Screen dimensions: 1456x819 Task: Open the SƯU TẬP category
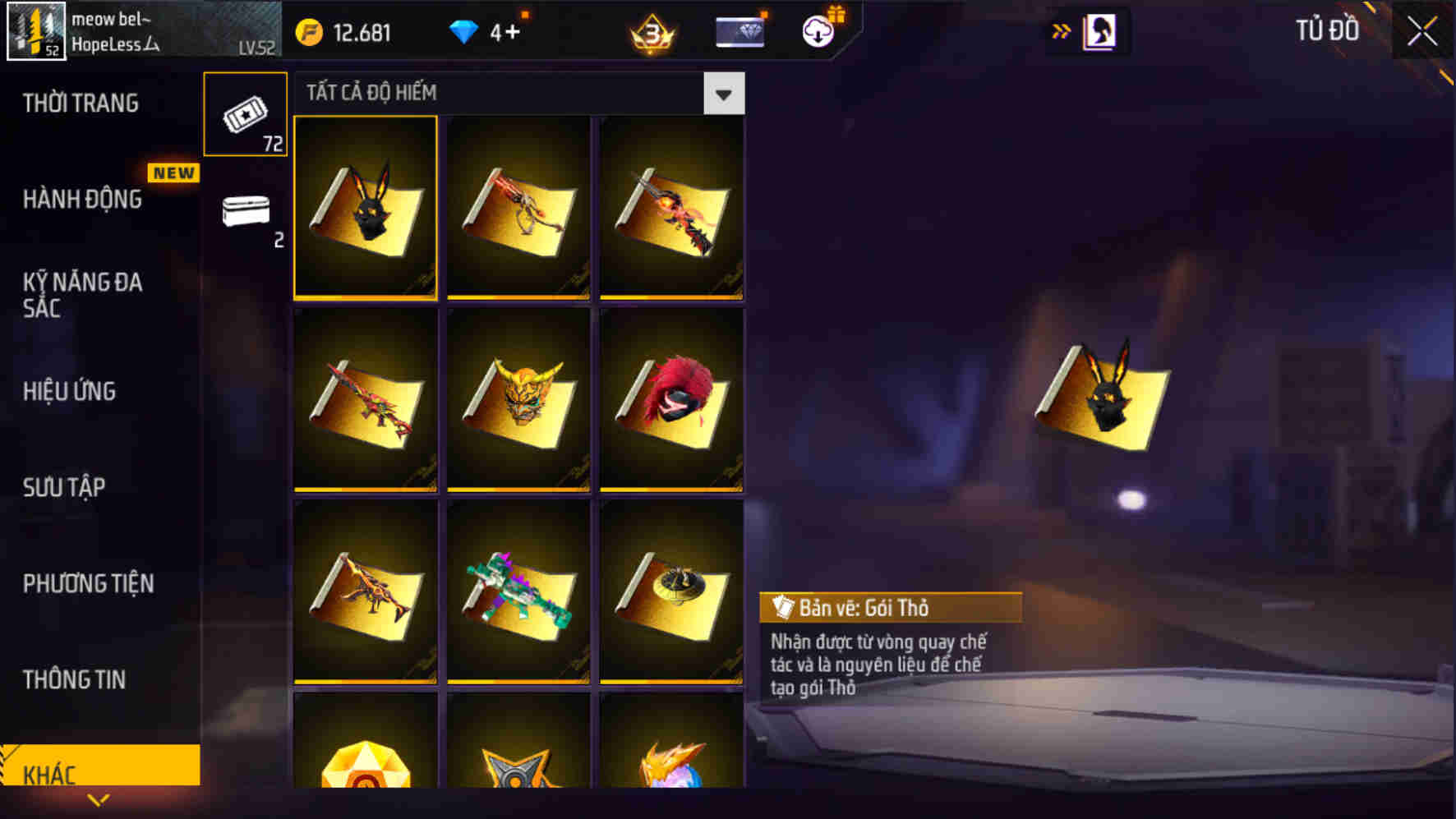[x=66, y=488]
